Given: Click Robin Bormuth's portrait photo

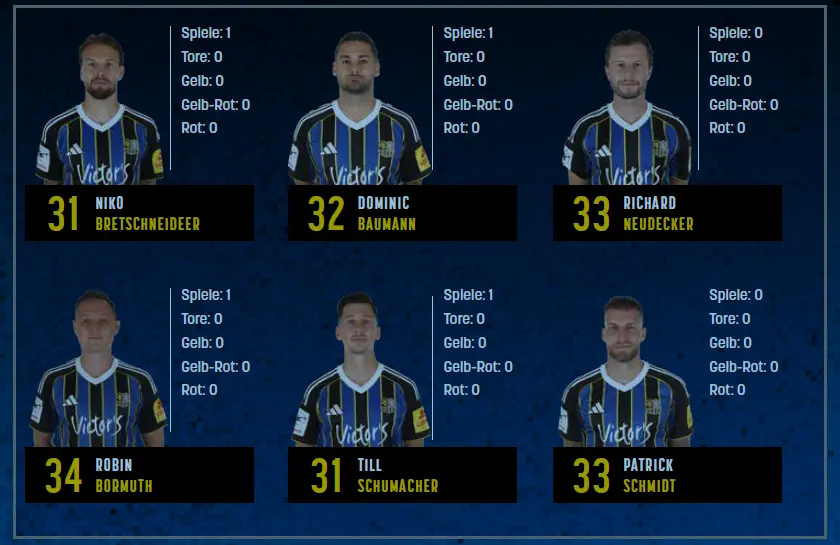Looking at the screenshot, I should 99,372.
